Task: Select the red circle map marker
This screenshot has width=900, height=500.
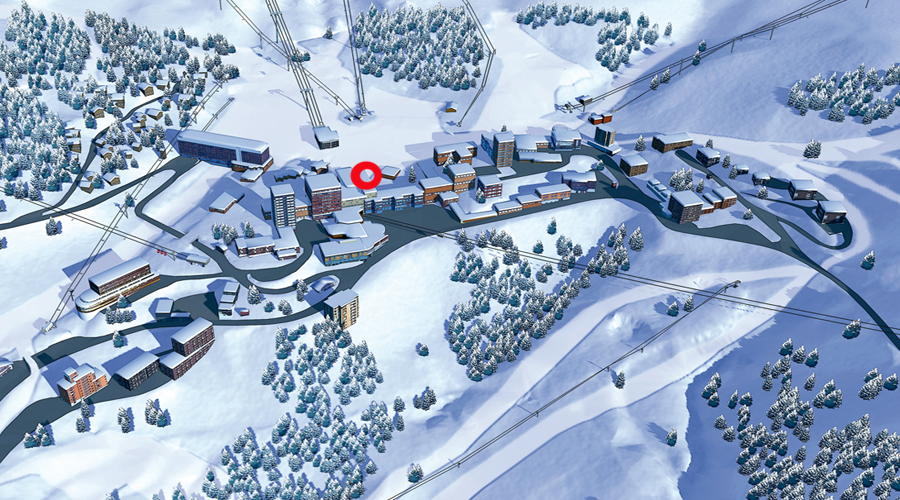Action: coord(366,176)
